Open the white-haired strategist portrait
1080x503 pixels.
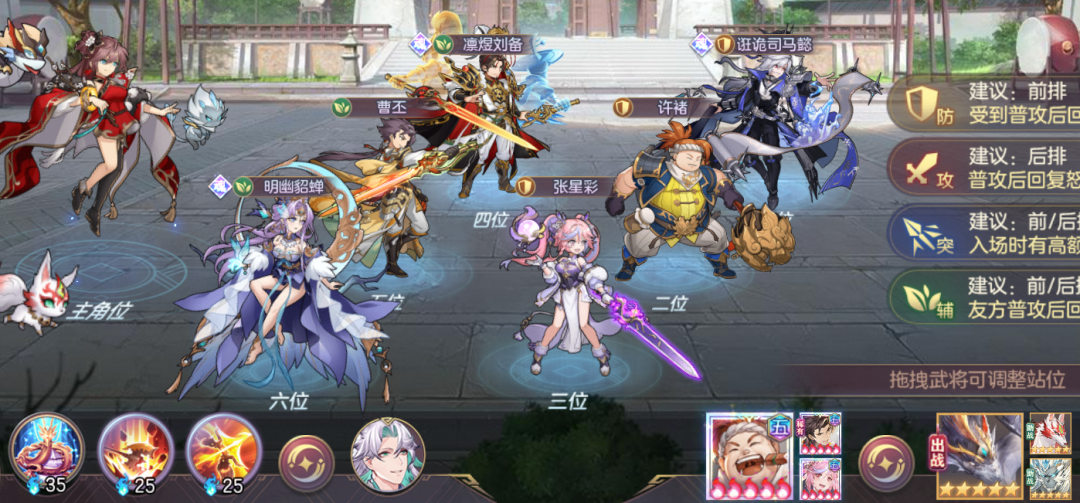388,456
